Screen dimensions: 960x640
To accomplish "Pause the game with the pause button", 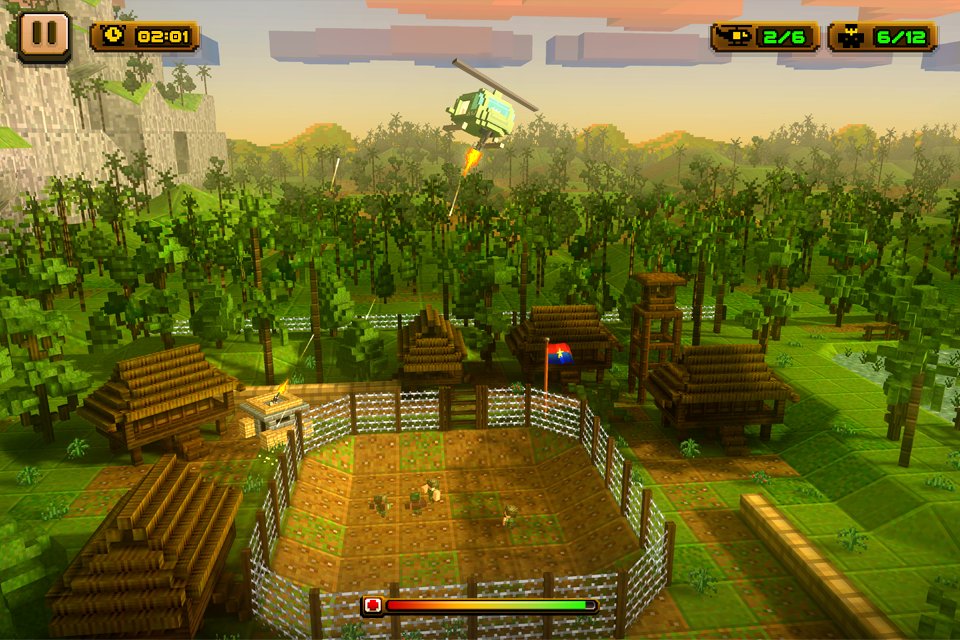I will click(44, 36).
